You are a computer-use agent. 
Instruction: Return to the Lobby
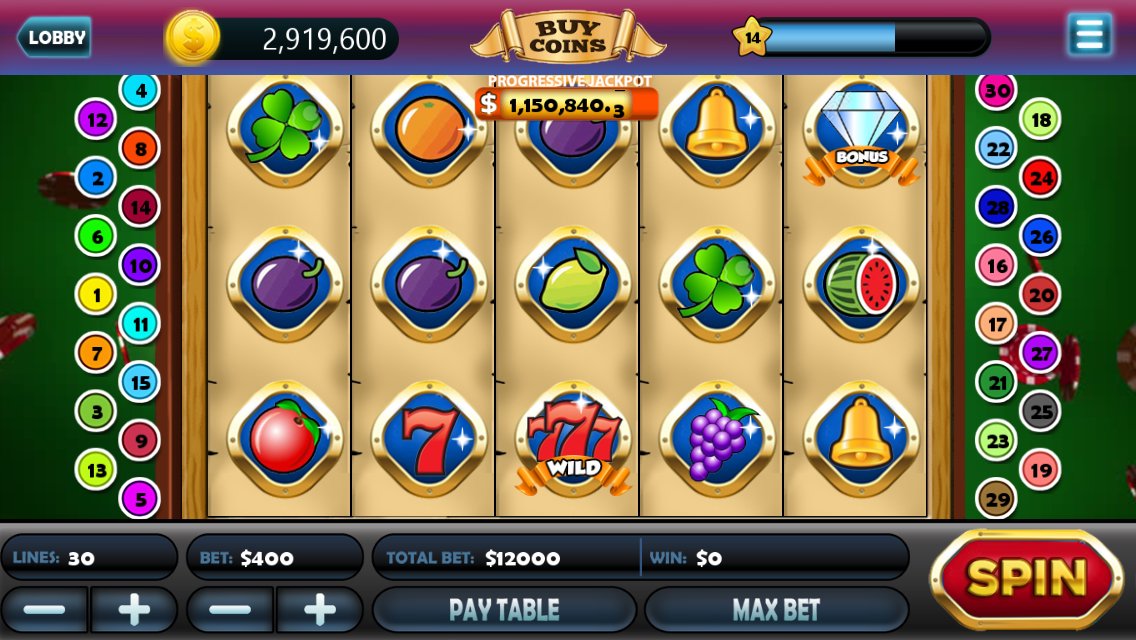(55, 39)
